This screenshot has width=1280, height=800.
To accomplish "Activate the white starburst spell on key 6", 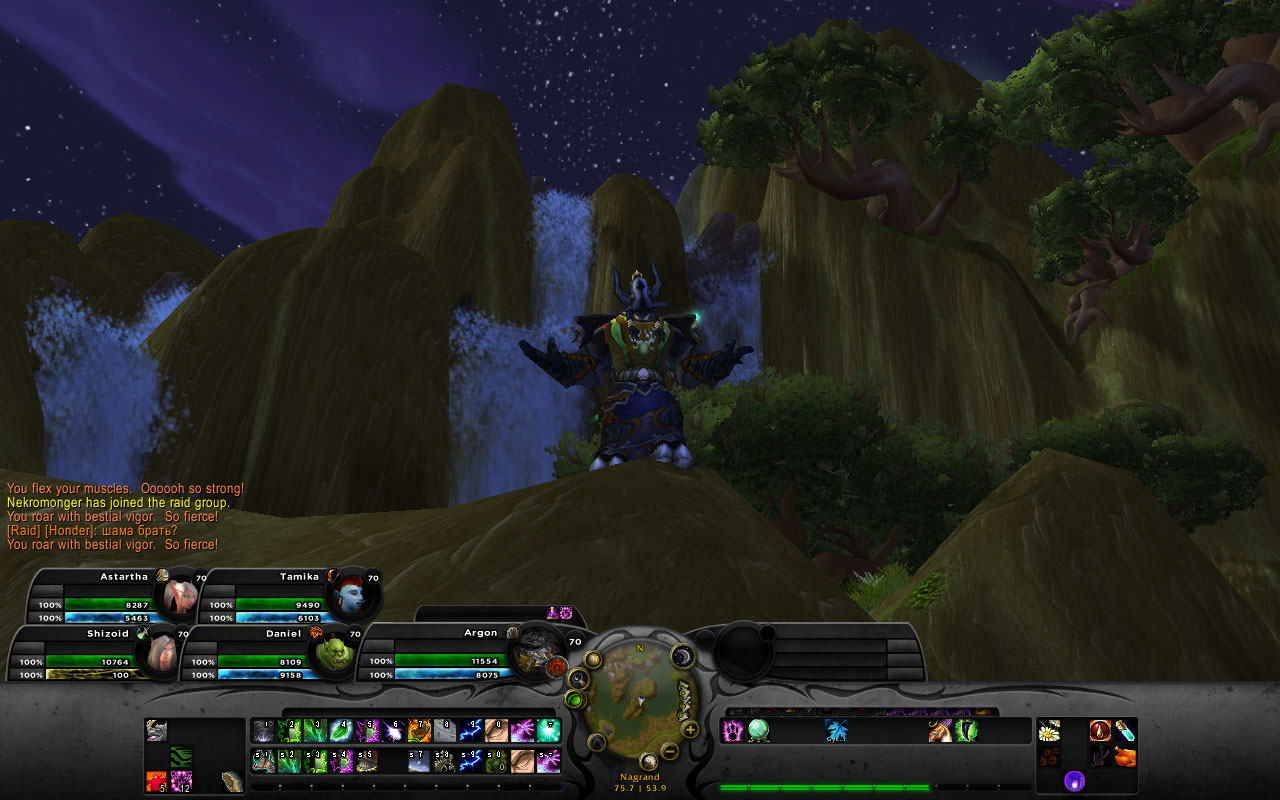I will (x=392, y=731).
